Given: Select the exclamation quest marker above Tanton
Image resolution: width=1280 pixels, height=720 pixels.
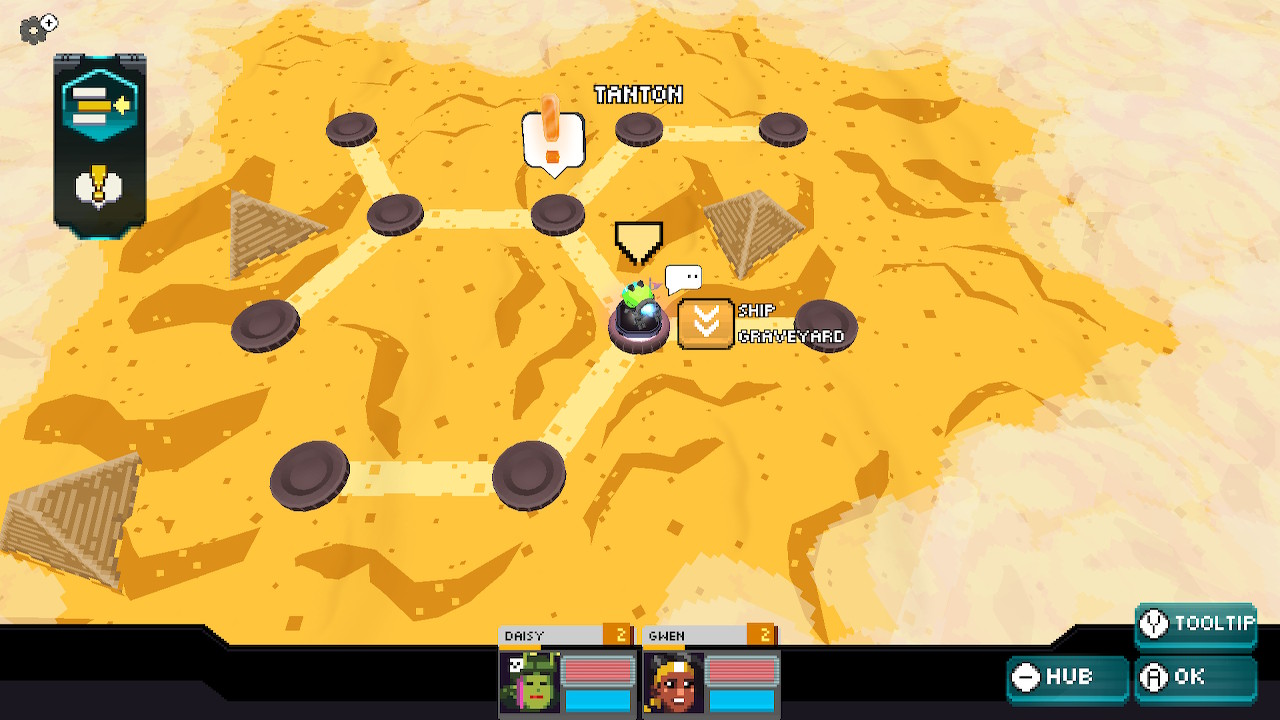Looking at the screenshot, I should (x=551, y=137).
